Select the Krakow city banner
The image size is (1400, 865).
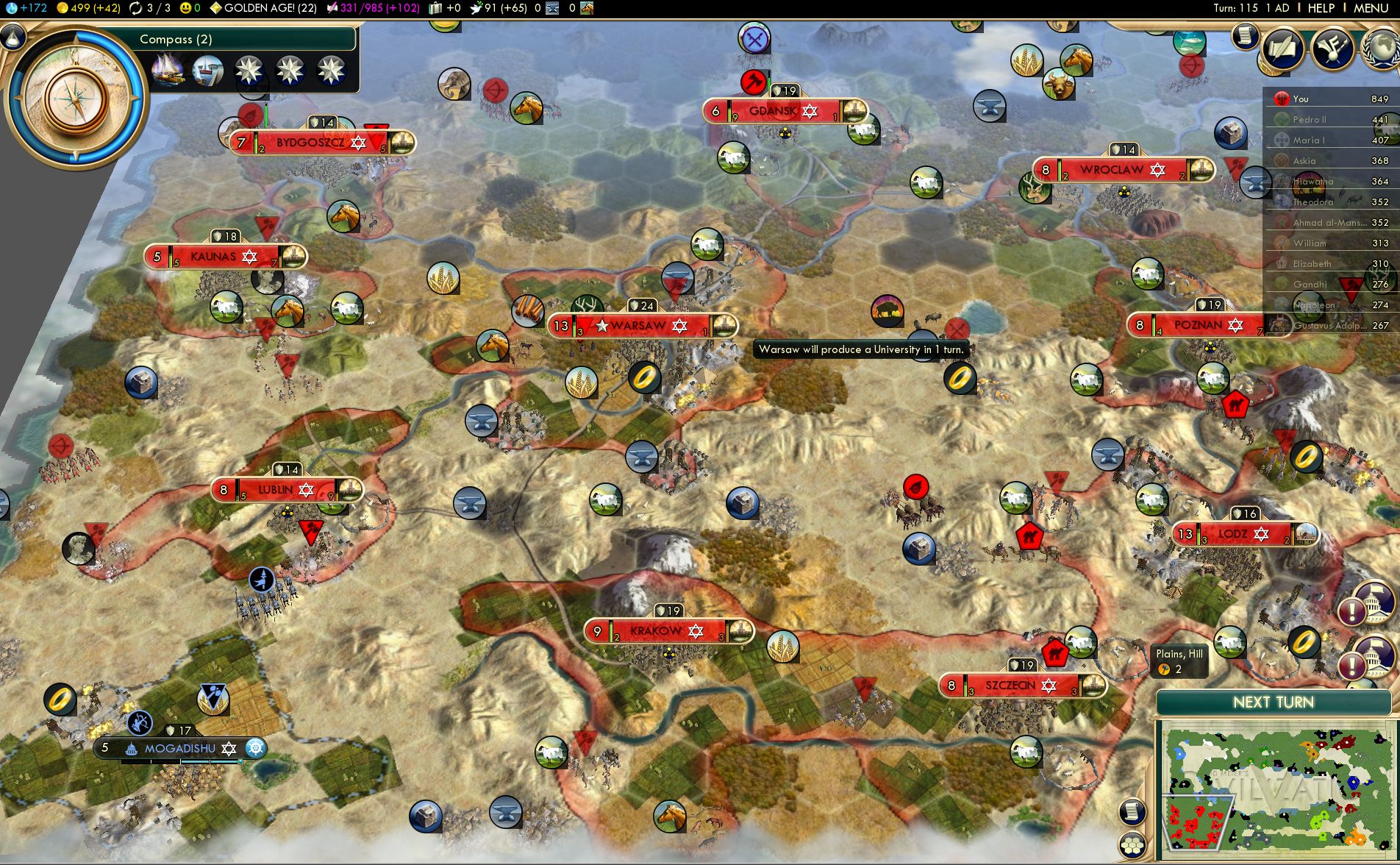click(656, 631)
